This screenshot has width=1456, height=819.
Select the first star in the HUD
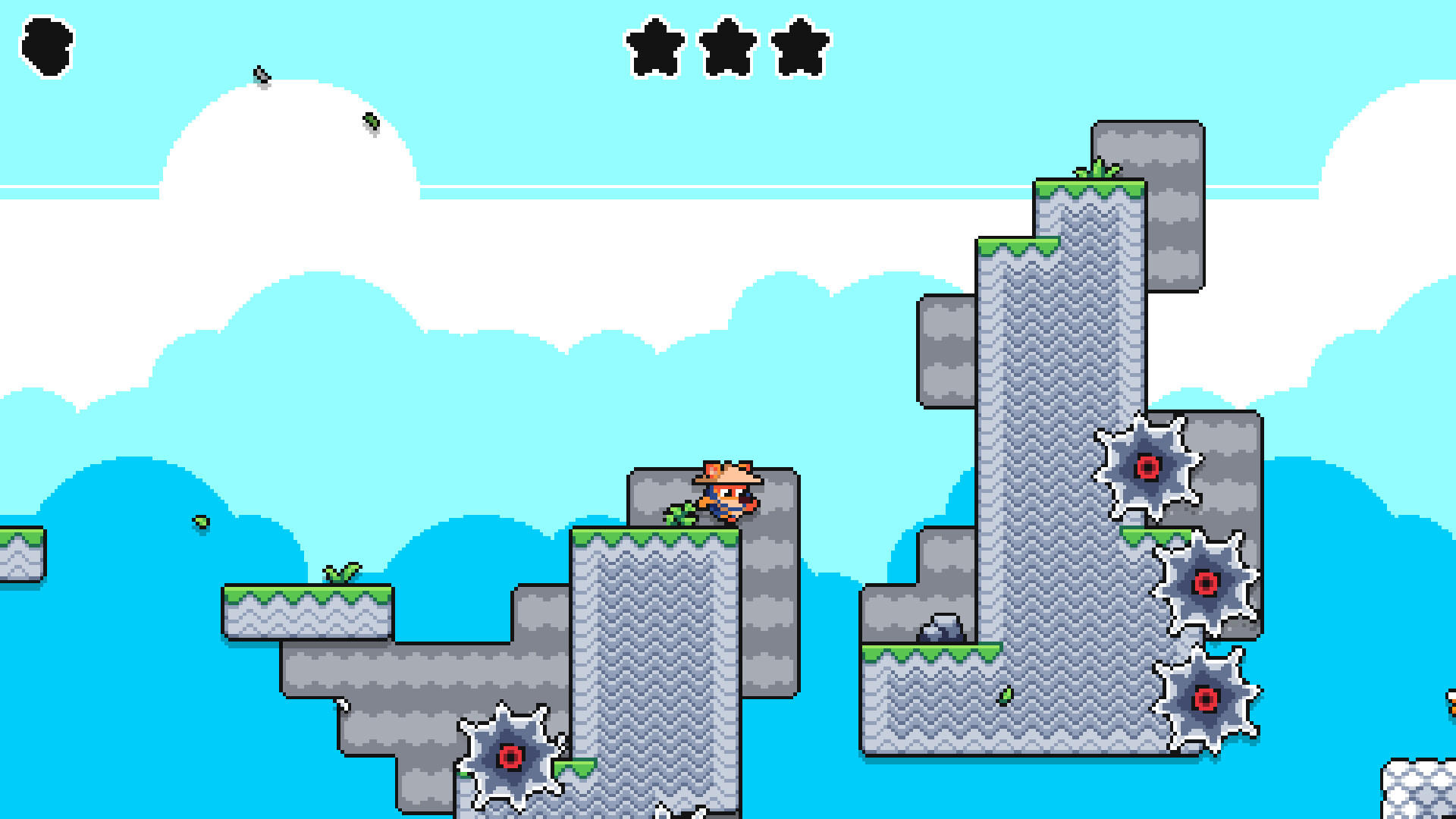click(x=654, y=47)
